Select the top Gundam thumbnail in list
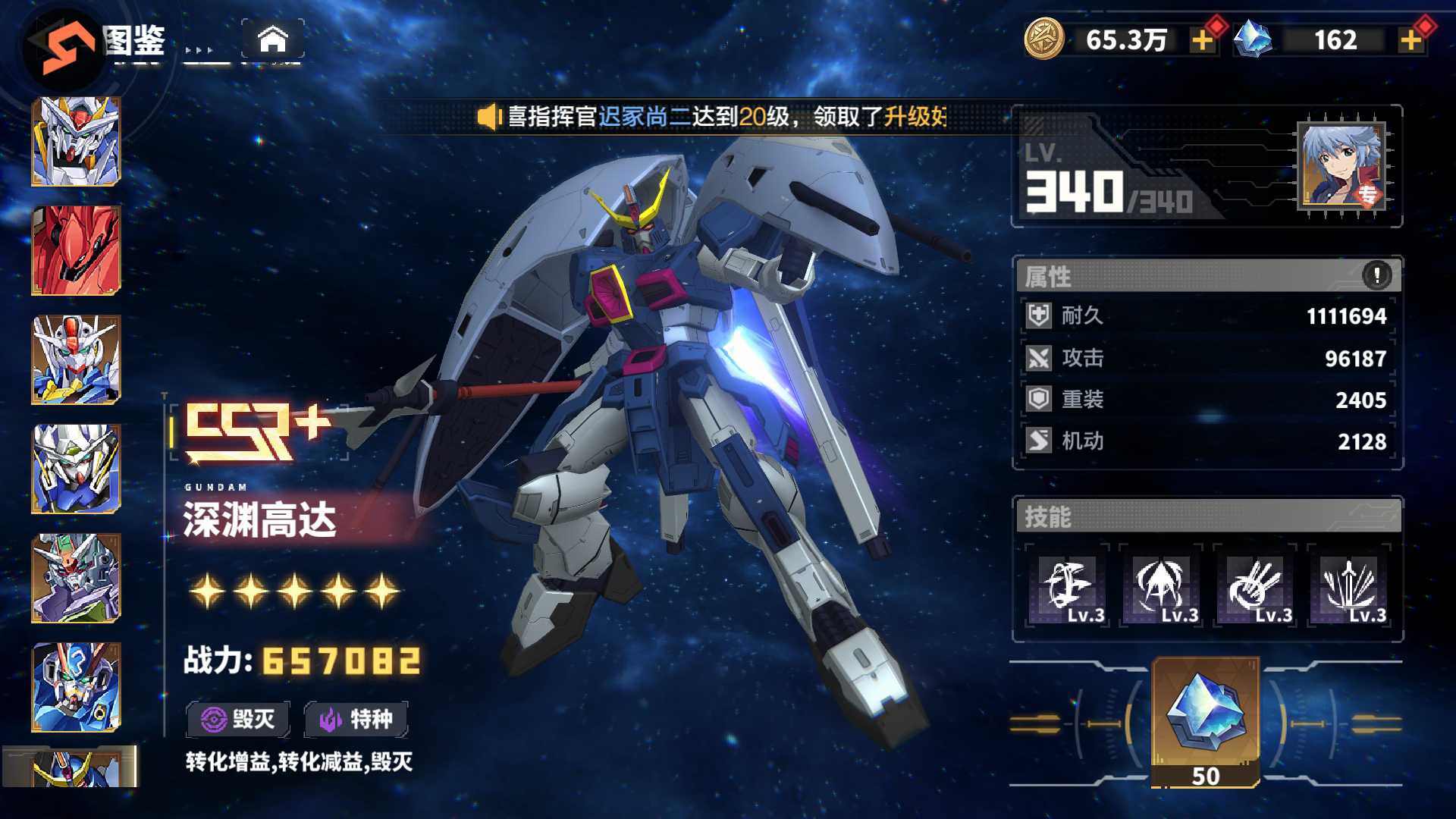 pos(76,141)
